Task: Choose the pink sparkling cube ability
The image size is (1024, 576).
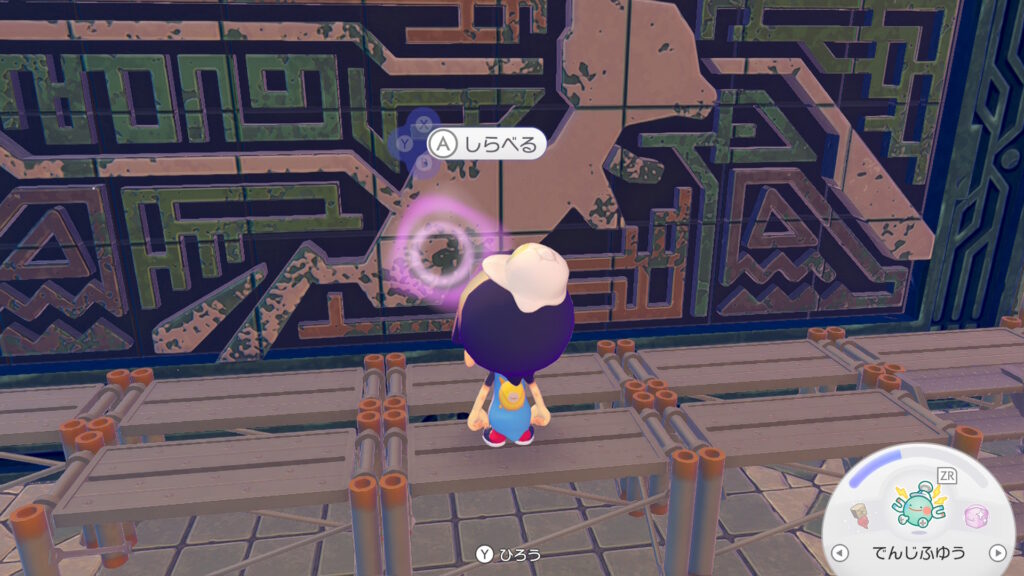Action: (x=975, y=516)
